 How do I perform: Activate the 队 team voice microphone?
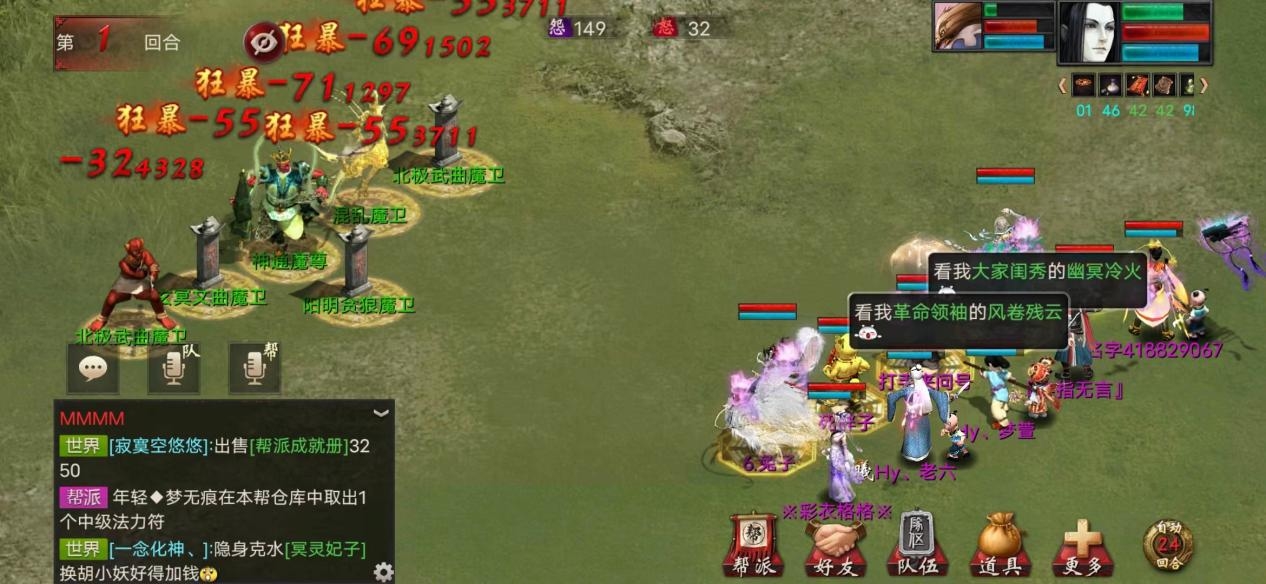[173, 368]
